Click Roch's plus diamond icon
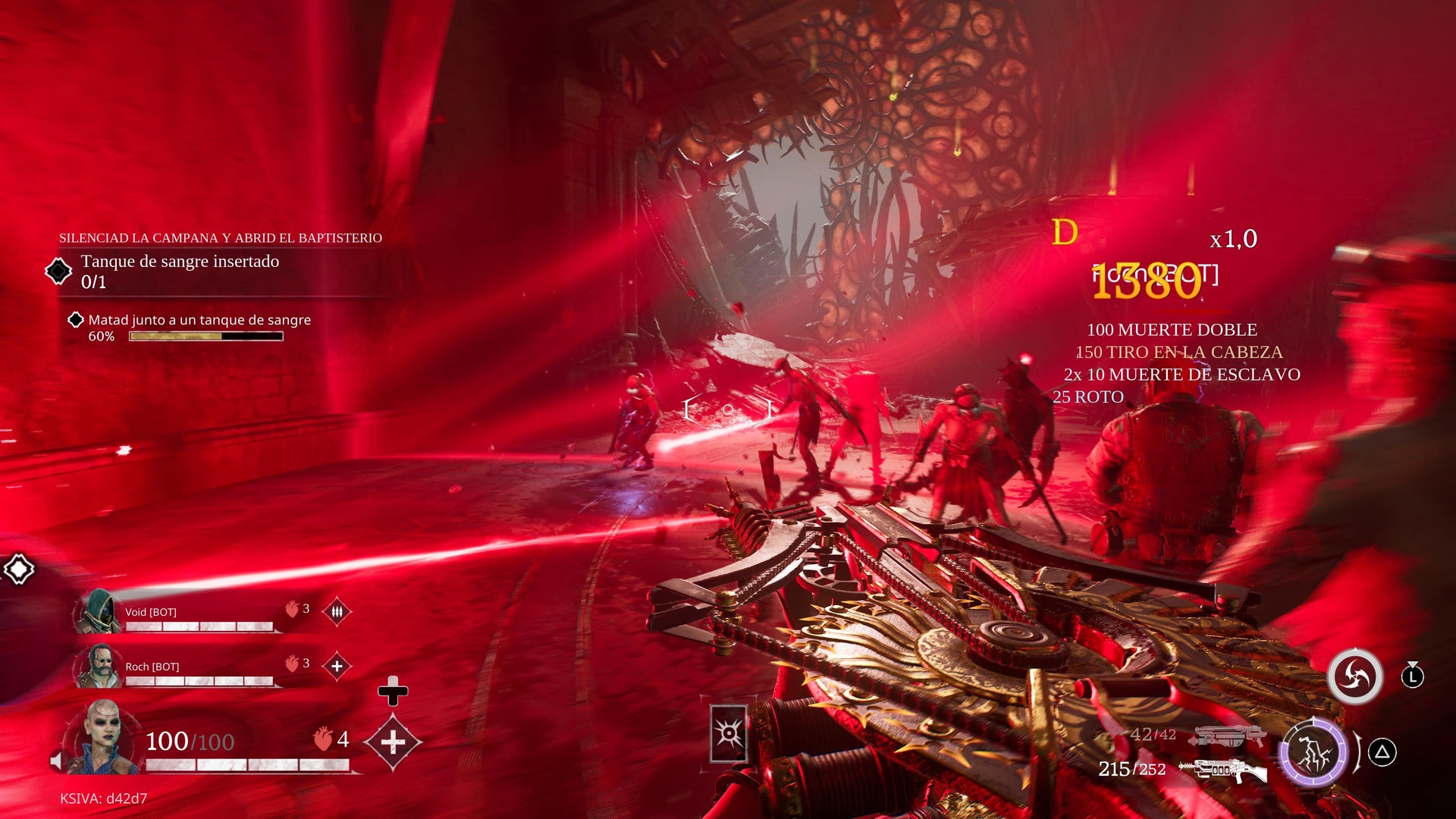The height and width of the screenshot is (819, 1456). click(337, 666)
